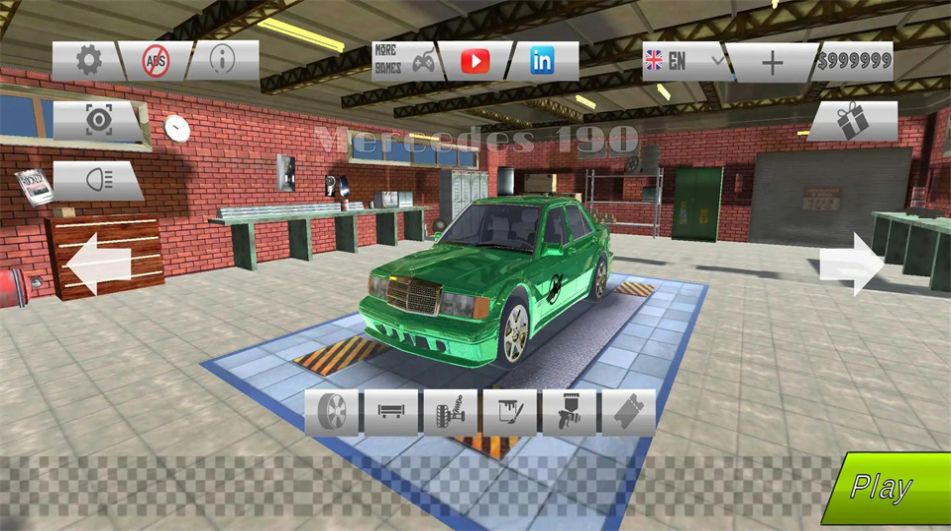
Task: Select the previous car with left arrow
Action: coord(99,263)
